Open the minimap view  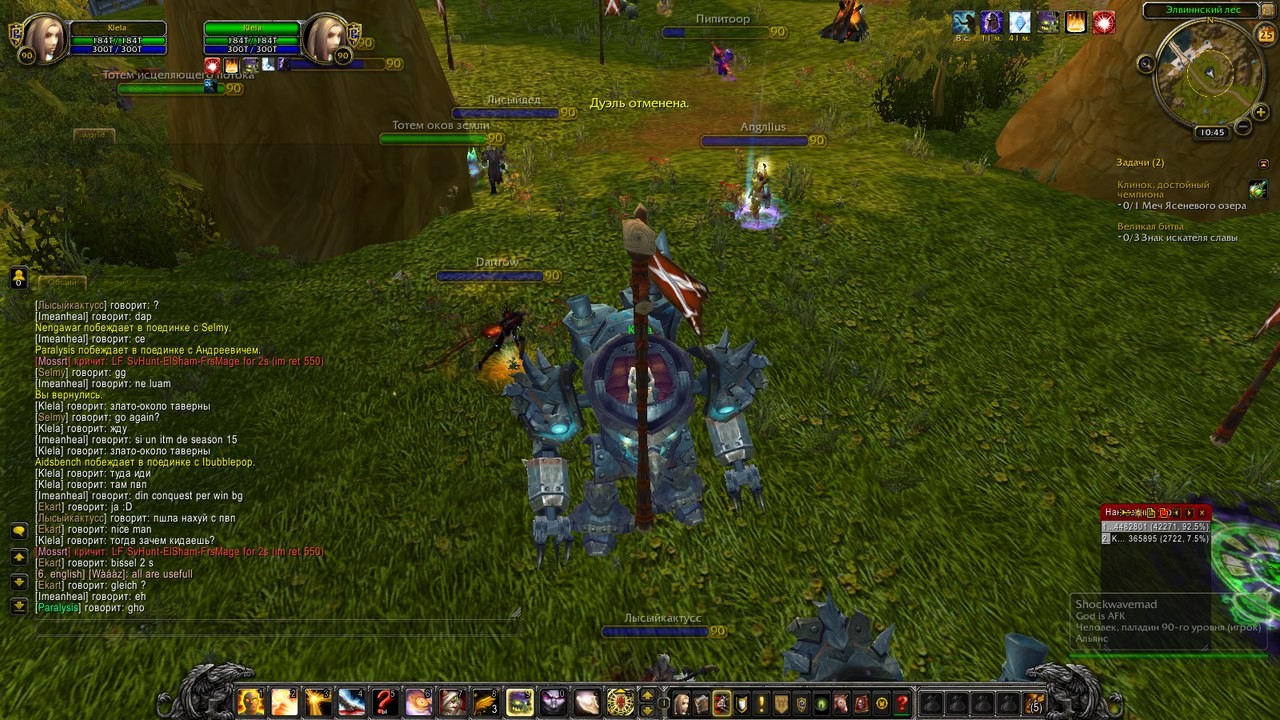1209,76
